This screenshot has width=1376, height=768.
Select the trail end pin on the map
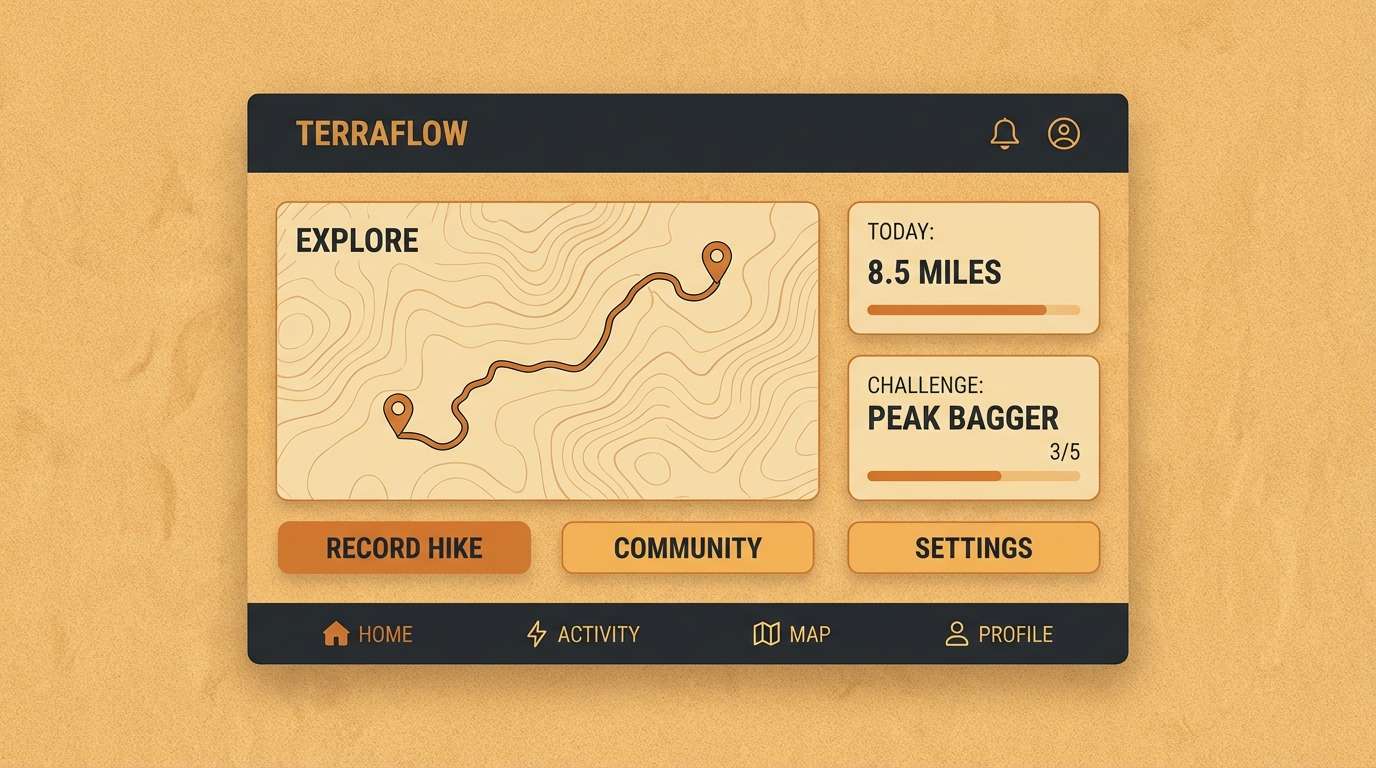click(x=716, y=258)
